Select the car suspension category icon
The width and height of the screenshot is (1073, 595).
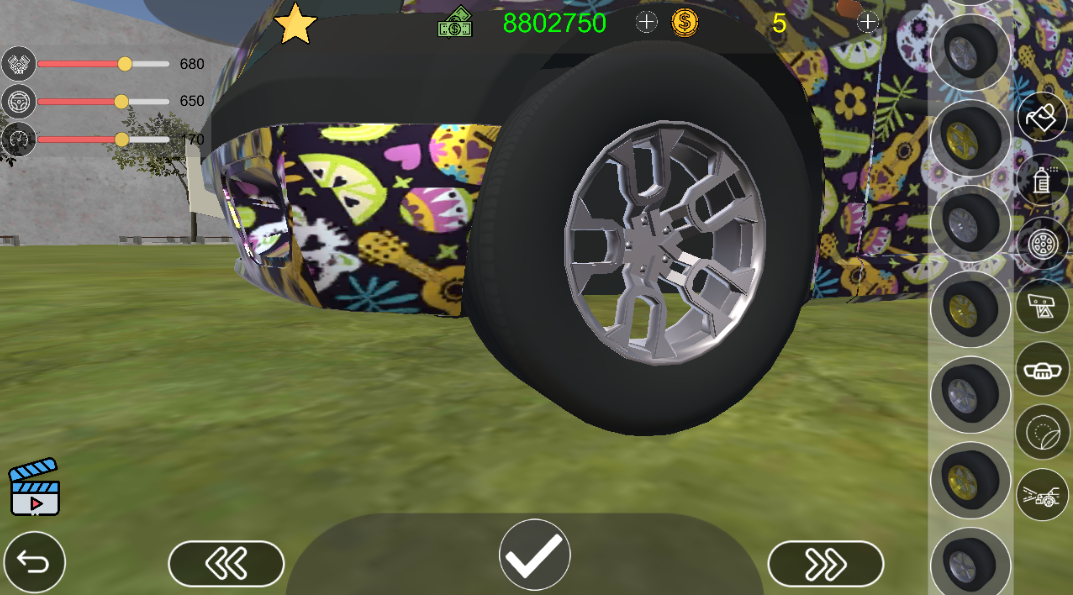pos(1042,495)
